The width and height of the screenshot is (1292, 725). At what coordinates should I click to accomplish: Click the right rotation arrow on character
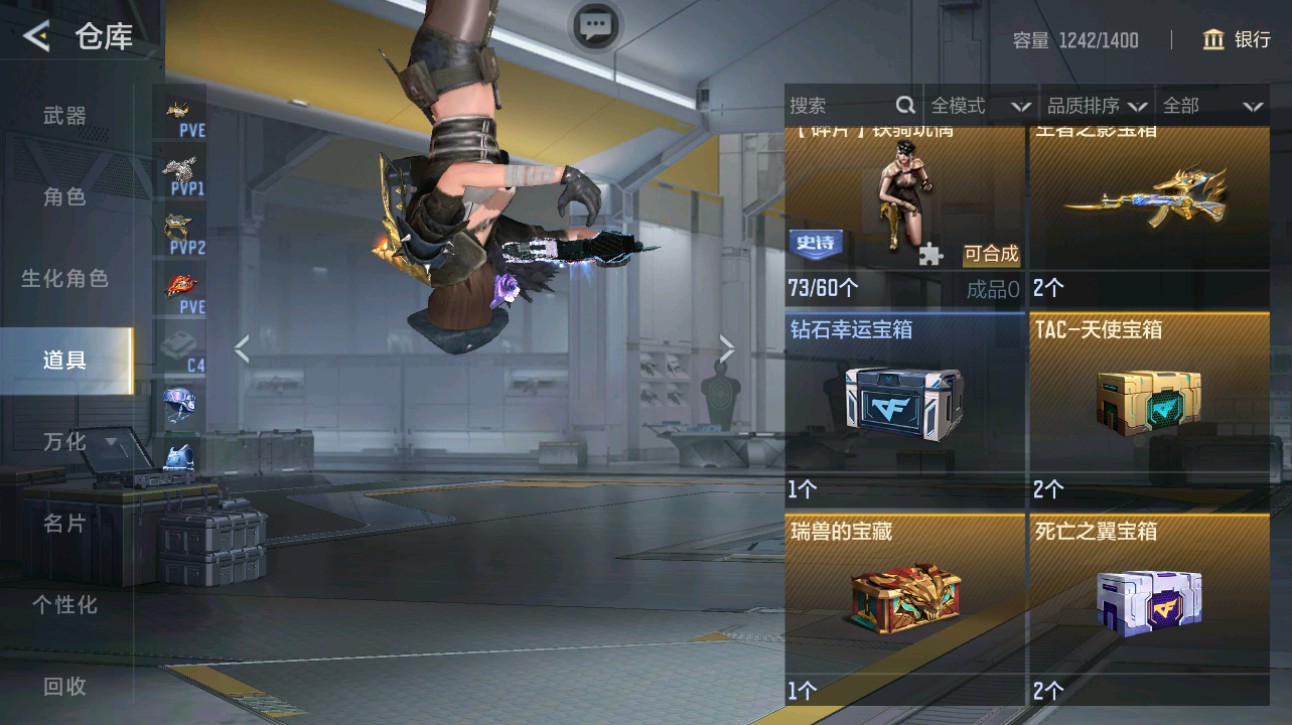(x=727, y=349)
